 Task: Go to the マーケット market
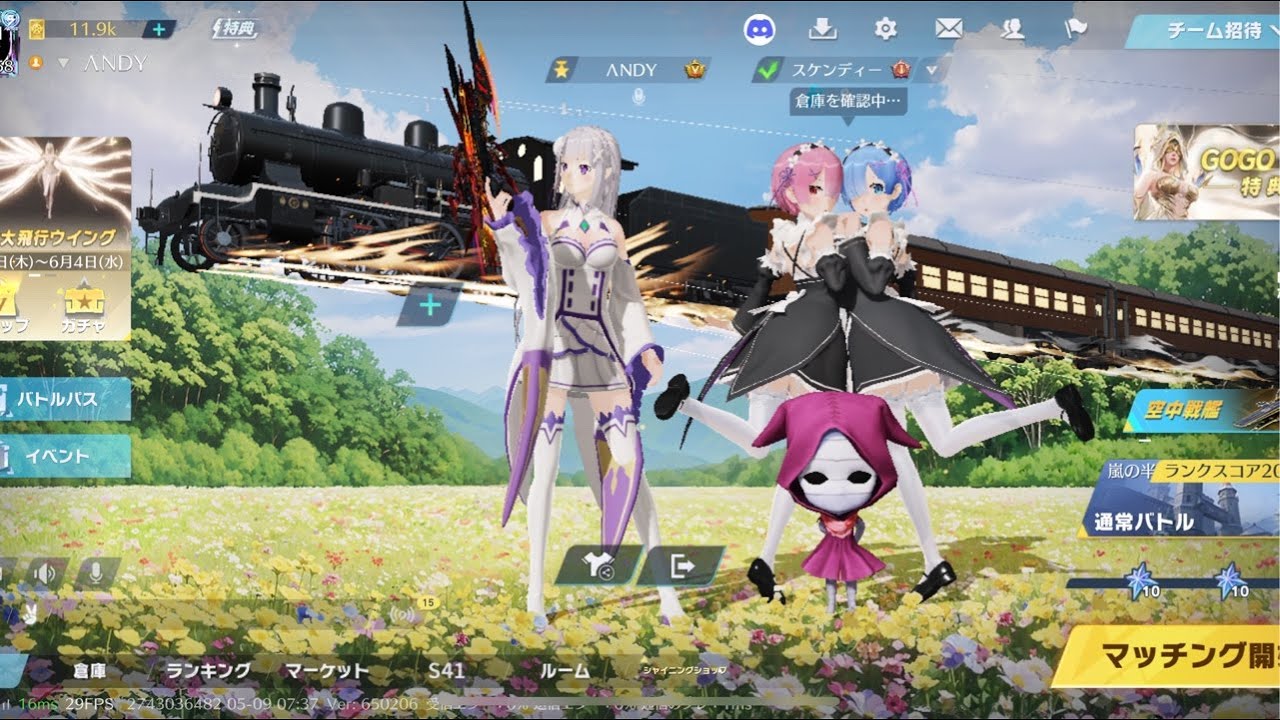click(327, 671)
